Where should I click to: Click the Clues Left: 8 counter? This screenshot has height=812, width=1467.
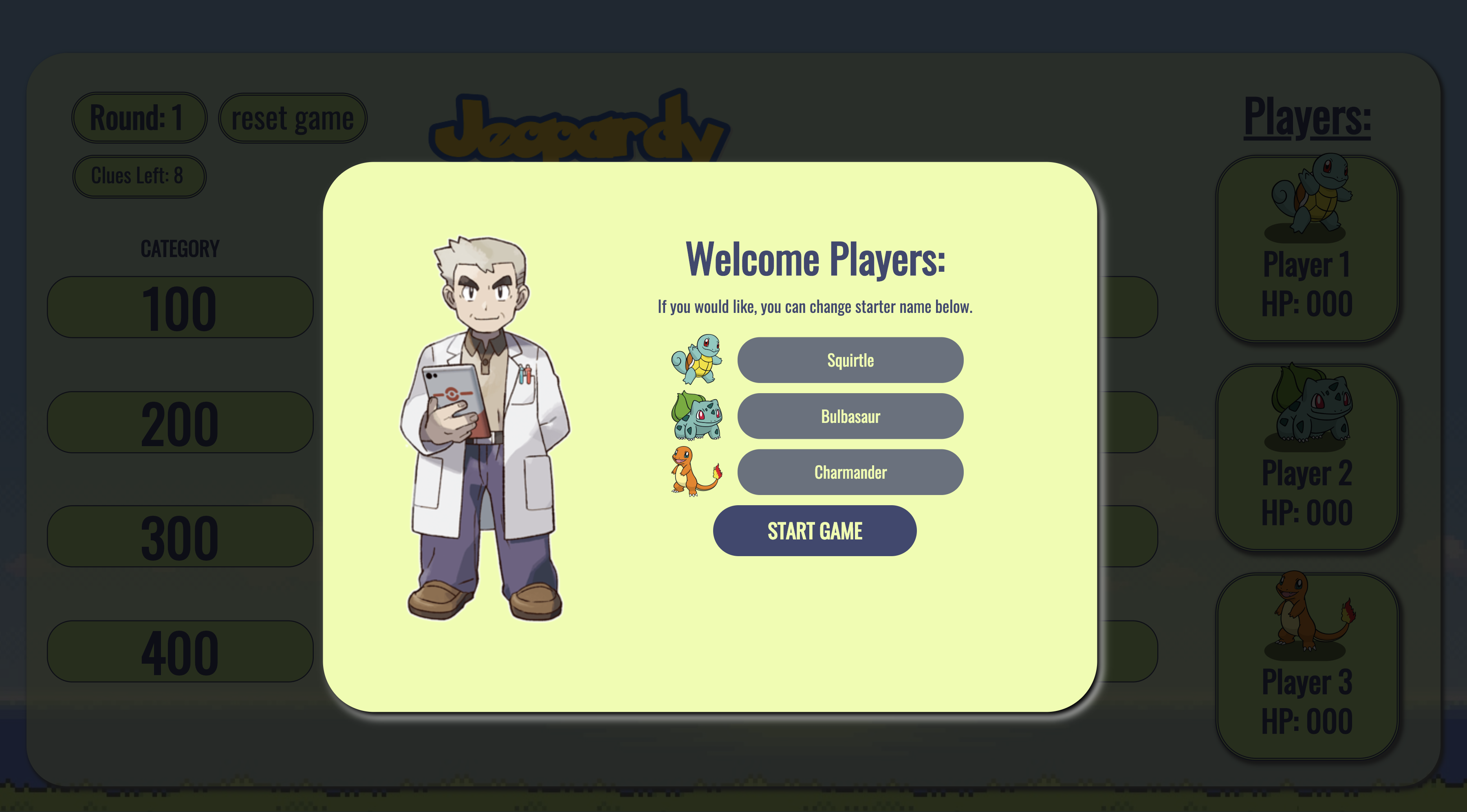coord(139,176)
